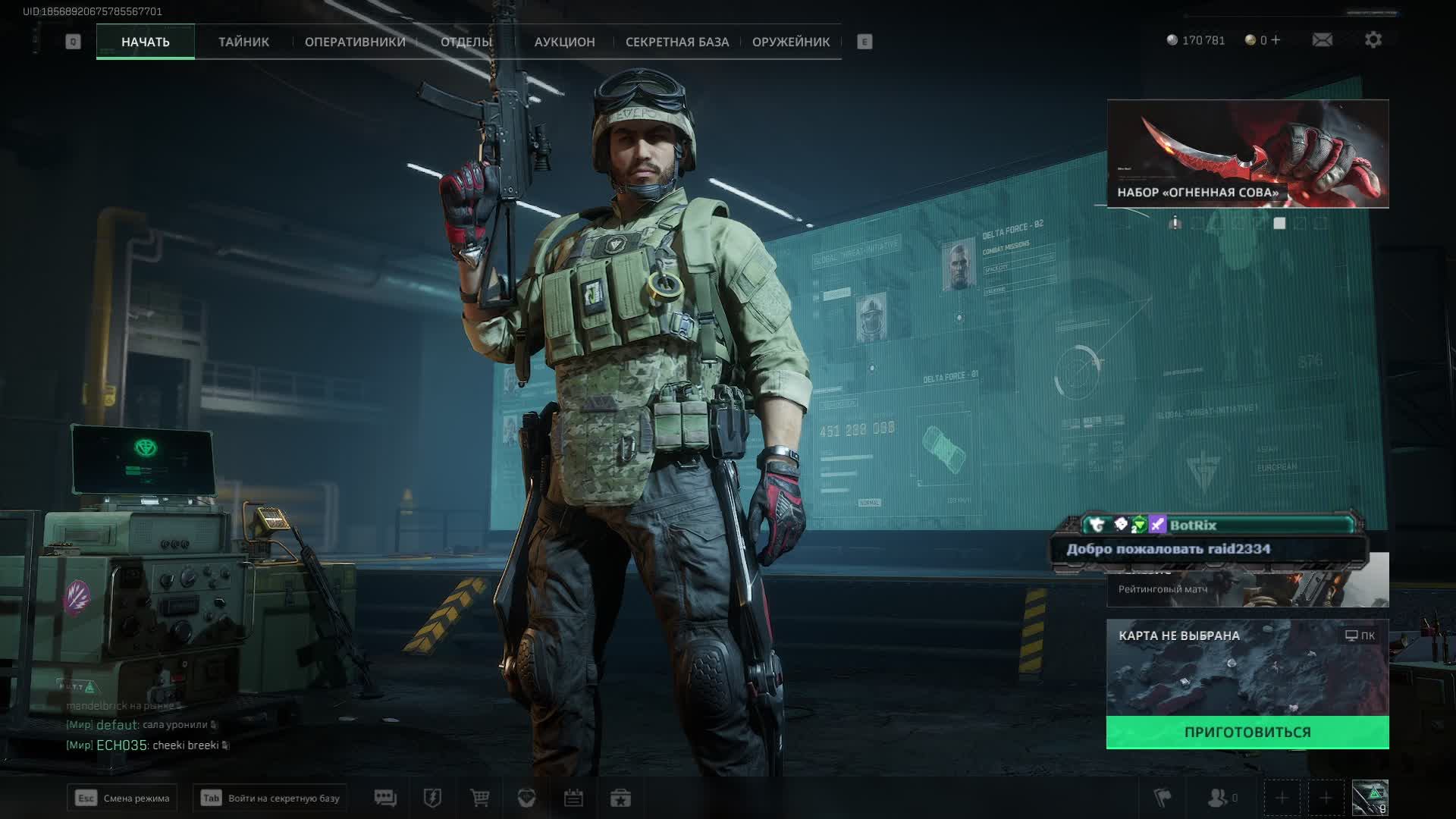Image resolution: width=1456 pixels, height=819 pixels.
Task: Open the chat speech-bubble icon
Action: click(385, 798)
